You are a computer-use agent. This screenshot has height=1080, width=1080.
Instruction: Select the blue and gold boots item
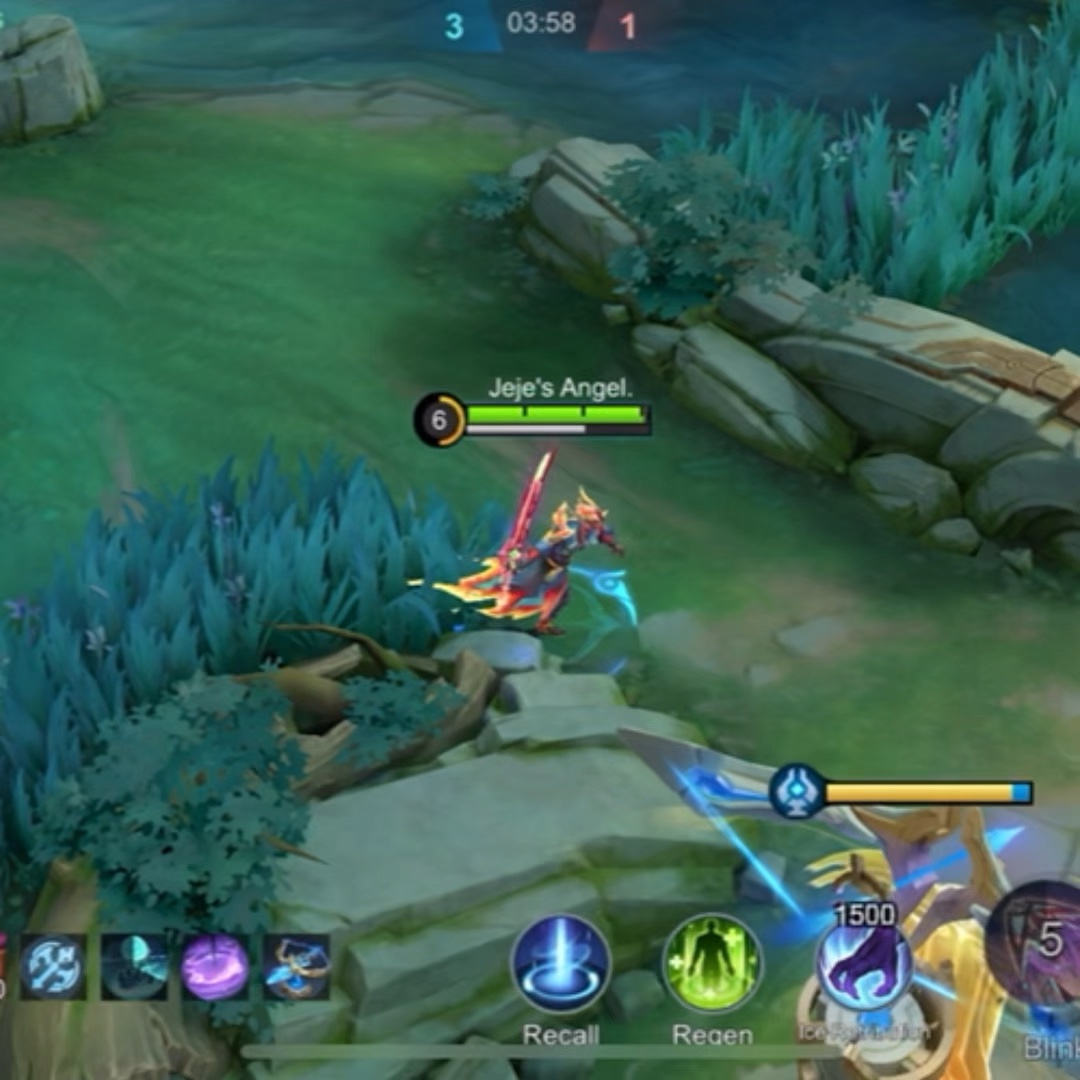pos(296,967)
